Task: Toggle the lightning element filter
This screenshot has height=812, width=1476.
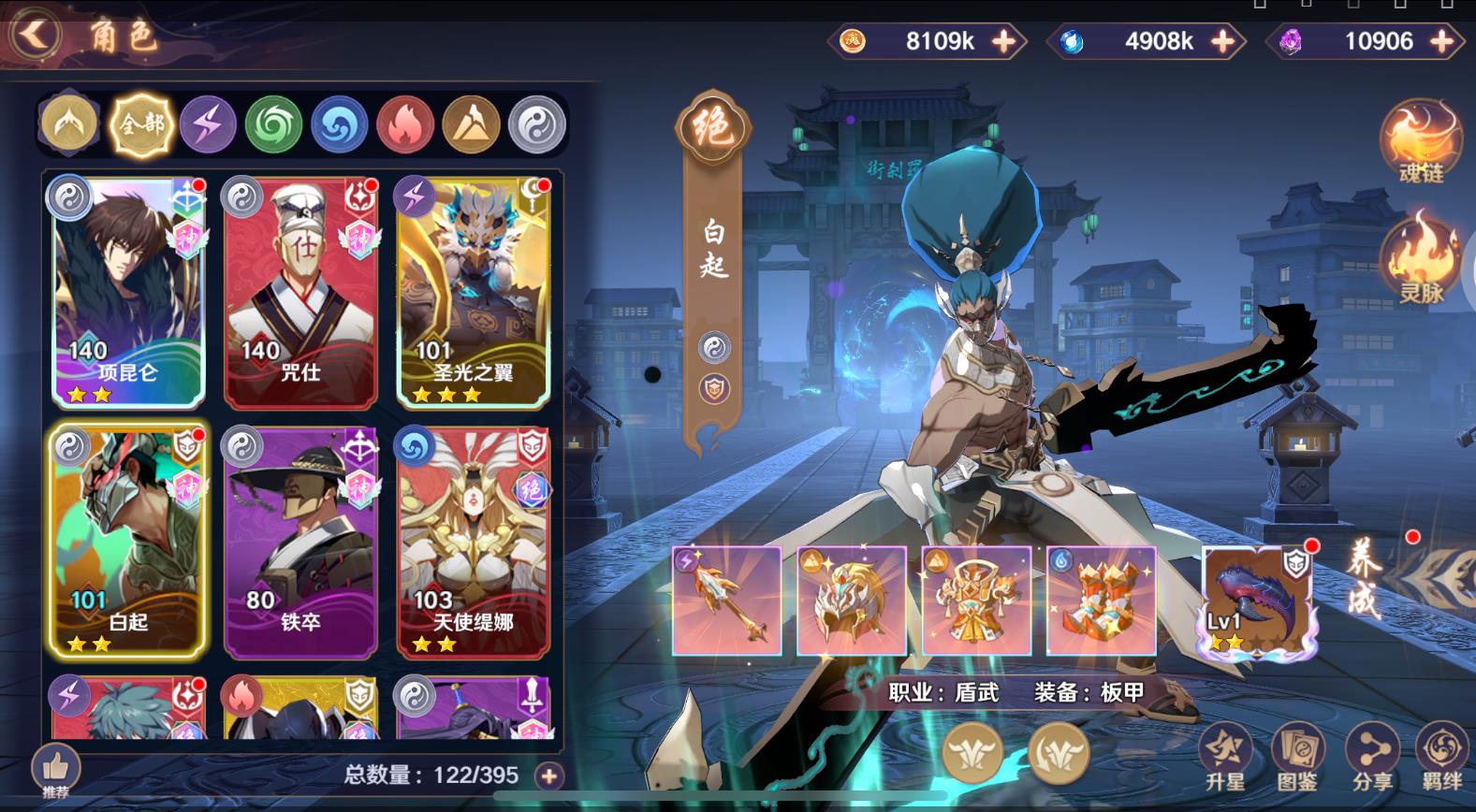Action: (x=209, y=123)
